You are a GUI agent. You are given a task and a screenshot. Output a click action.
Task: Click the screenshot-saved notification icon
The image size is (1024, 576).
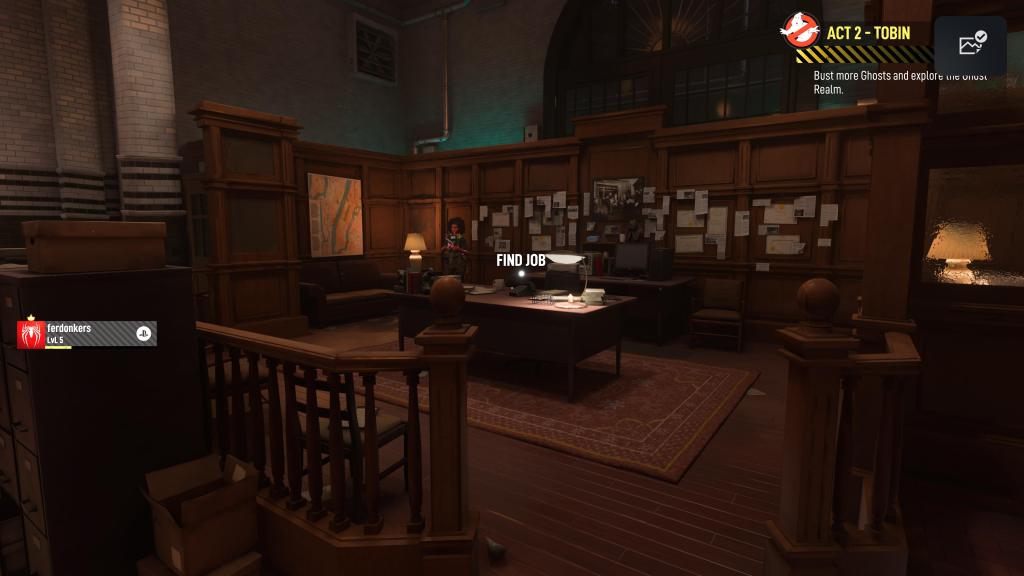971,45
